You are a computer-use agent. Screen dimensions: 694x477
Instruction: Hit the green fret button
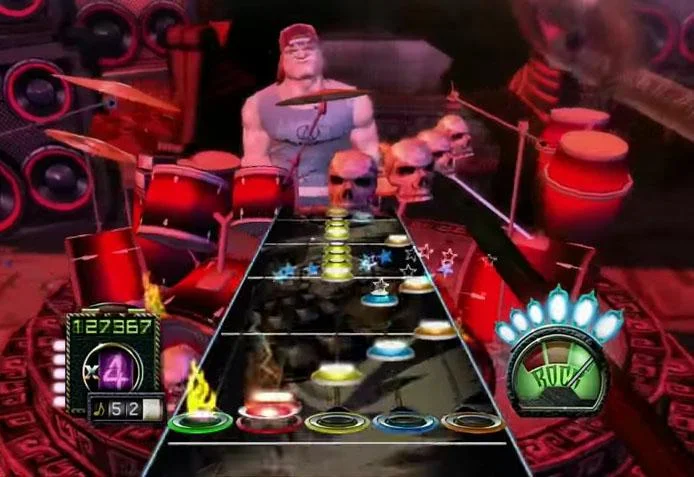click(x=200, y=421)
